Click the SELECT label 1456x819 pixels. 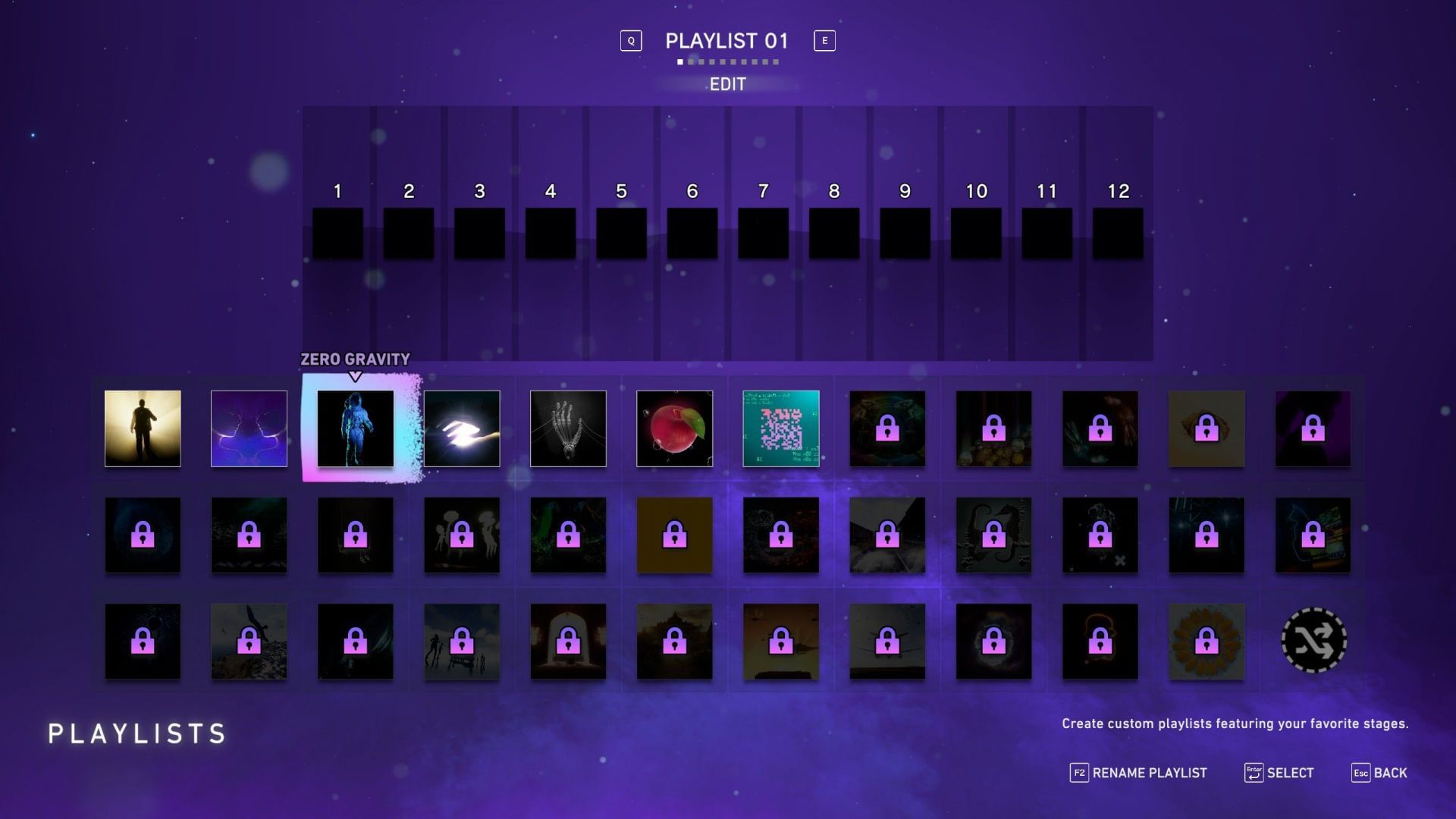pos(1291,773)
